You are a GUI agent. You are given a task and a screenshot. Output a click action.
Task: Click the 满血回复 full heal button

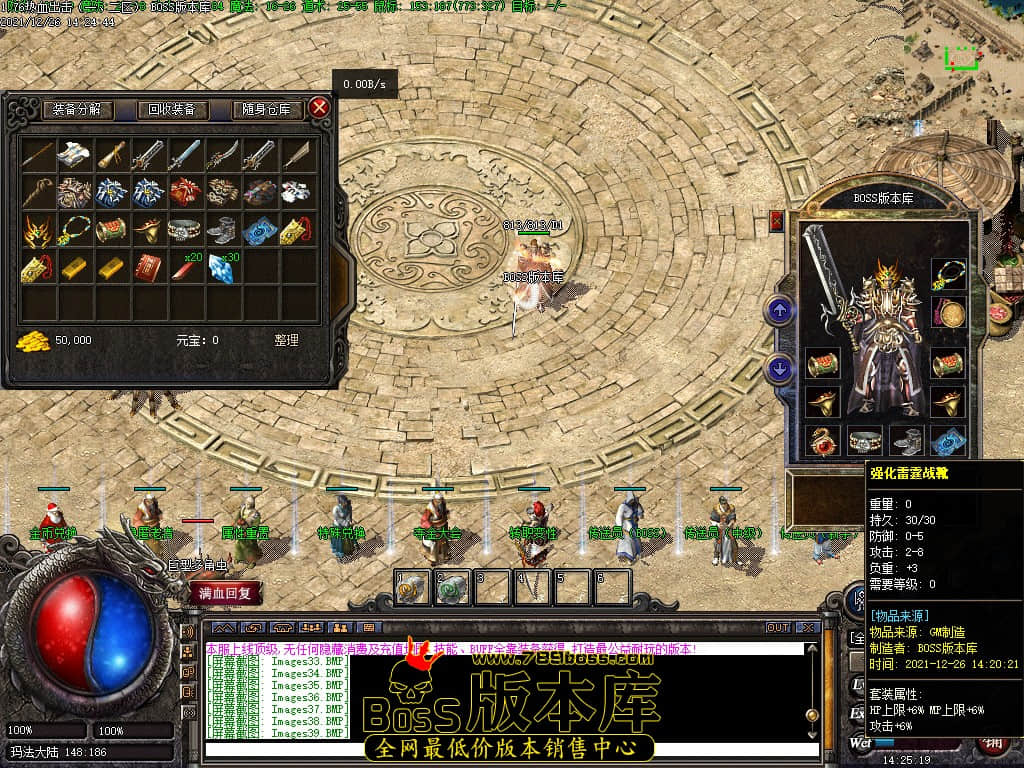click(226, 592)
